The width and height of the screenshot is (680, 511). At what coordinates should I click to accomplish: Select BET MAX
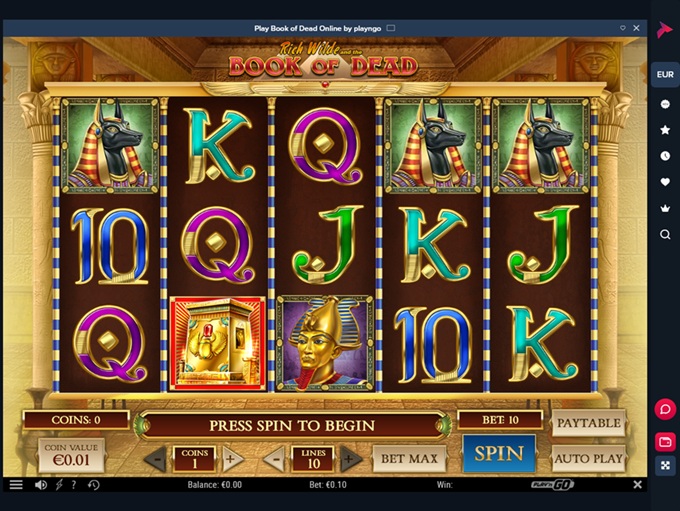408,459
